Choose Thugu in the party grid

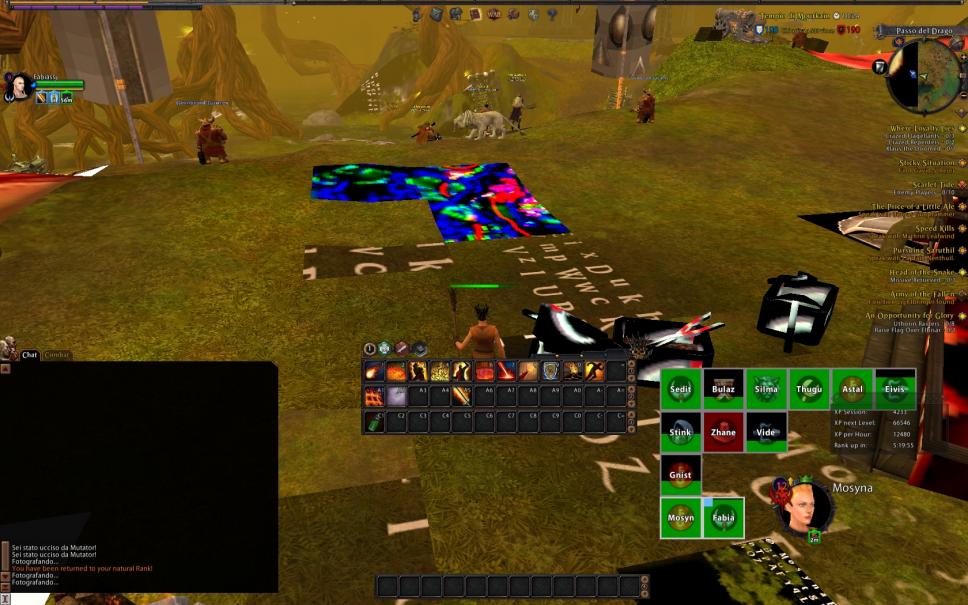coord(809,389)
